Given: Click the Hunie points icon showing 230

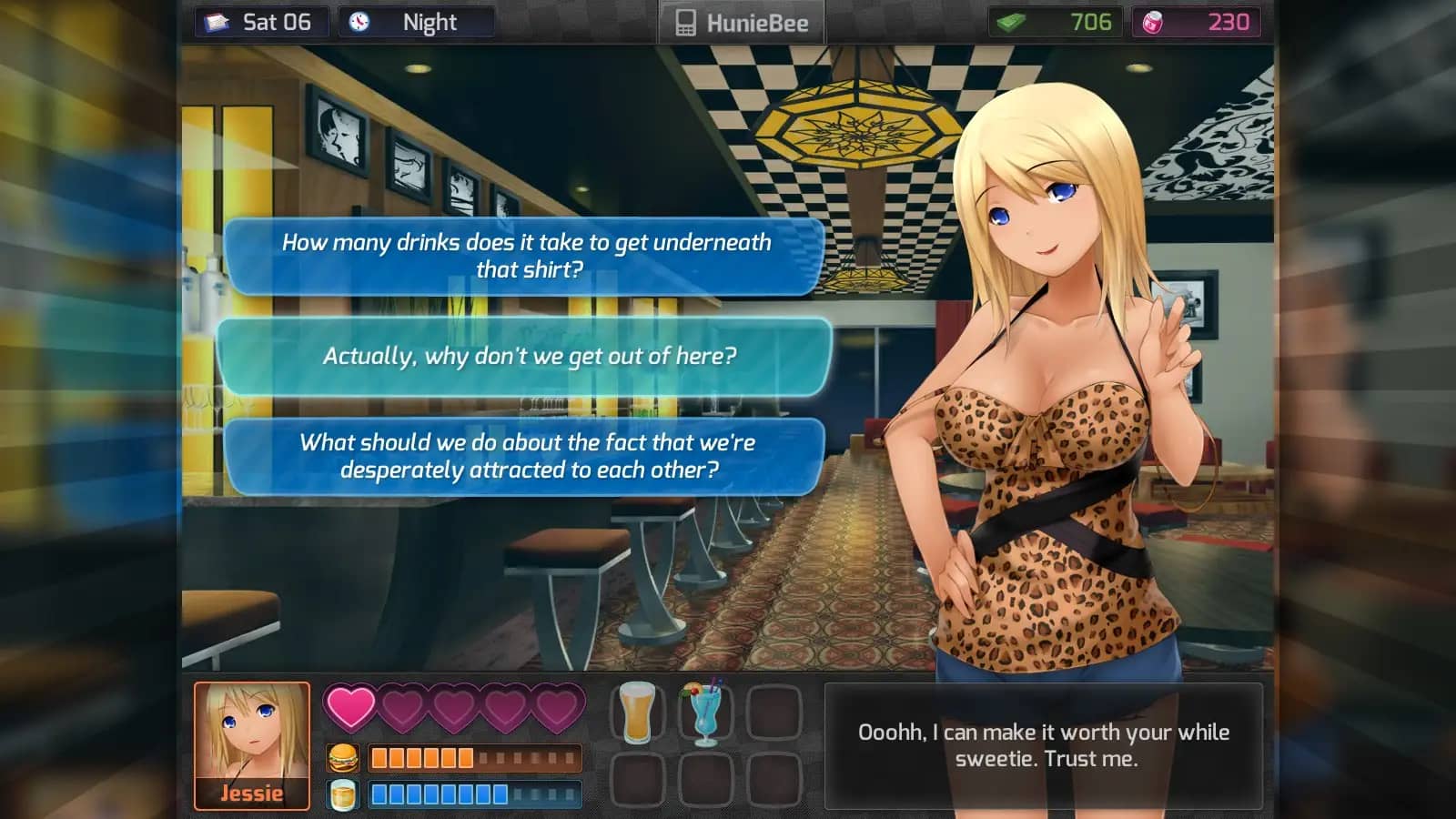Looking at the screenshot, I should [x=1153, y=22].
